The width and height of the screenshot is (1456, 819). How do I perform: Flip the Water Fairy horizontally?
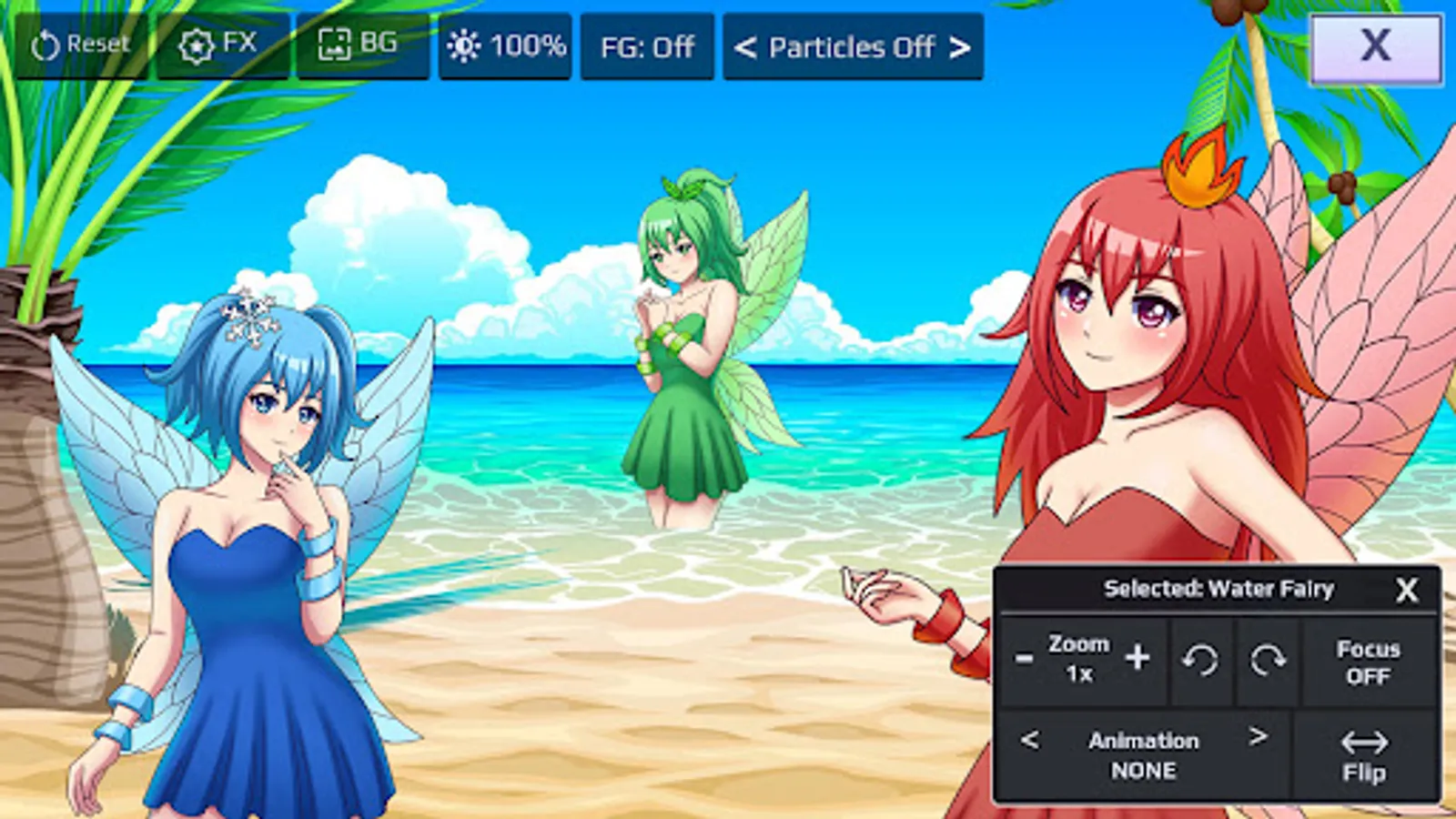[1365, 755]
